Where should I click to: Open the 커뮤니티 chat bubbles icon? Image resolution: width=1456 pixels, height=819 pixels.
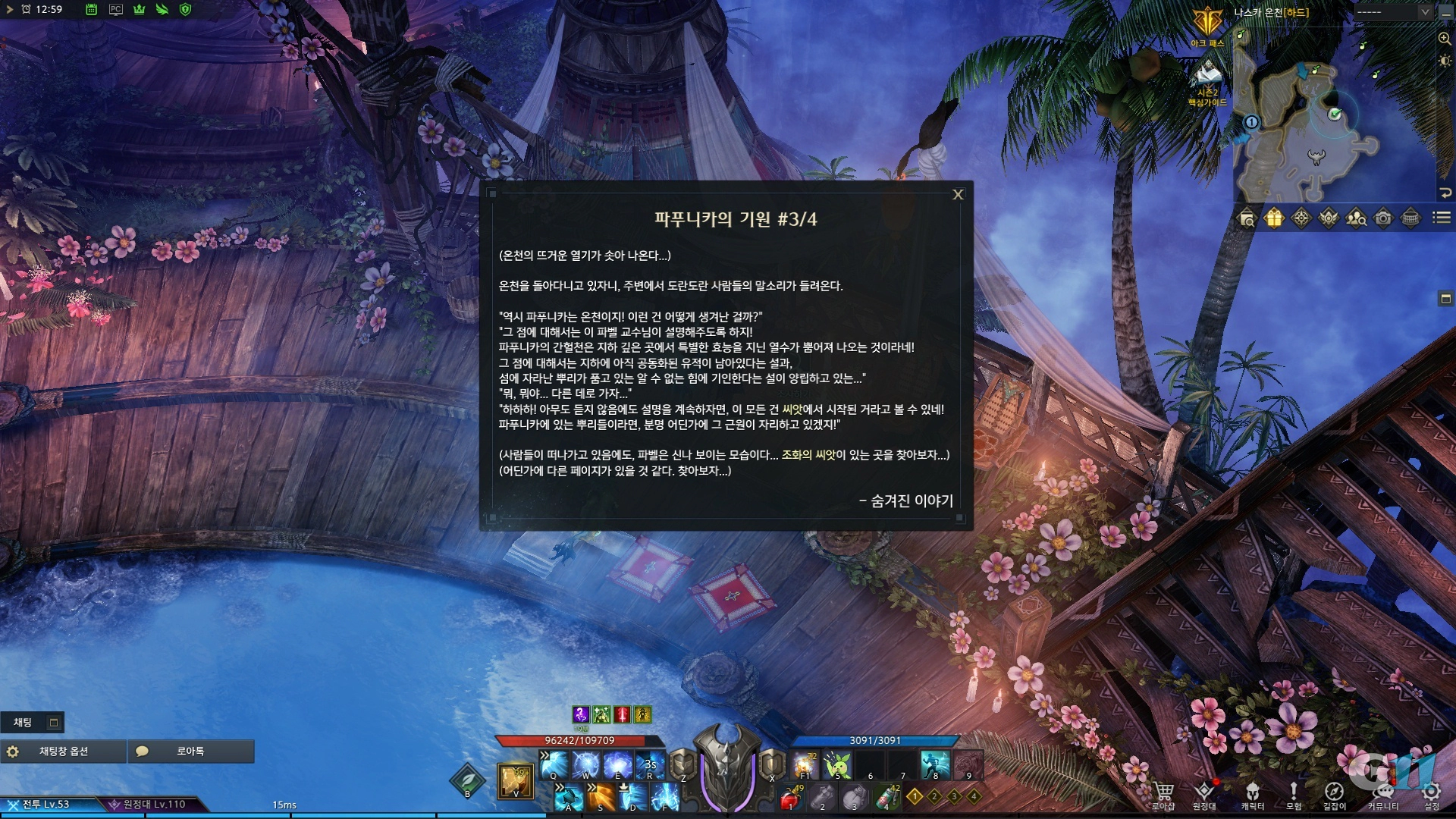(x=1382, y=790)
